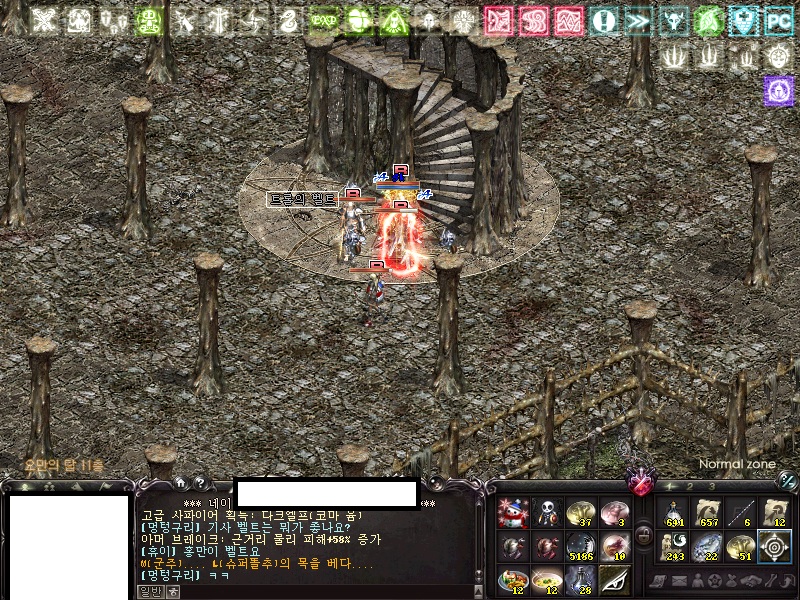Select the skeleton warrior hotbar slot
The image size is (800, 600).
coord(546,513)
